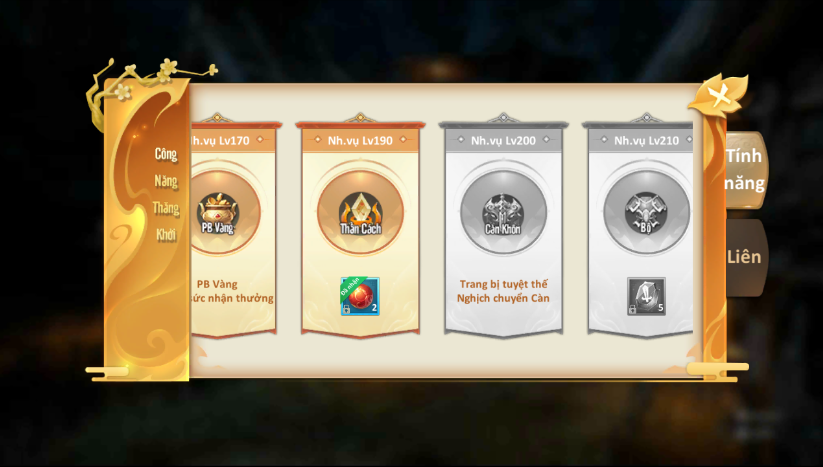Select the Nh.vụ Lv200 banner header
Screen dimensions: 823x467
click(x=504, y=141)
